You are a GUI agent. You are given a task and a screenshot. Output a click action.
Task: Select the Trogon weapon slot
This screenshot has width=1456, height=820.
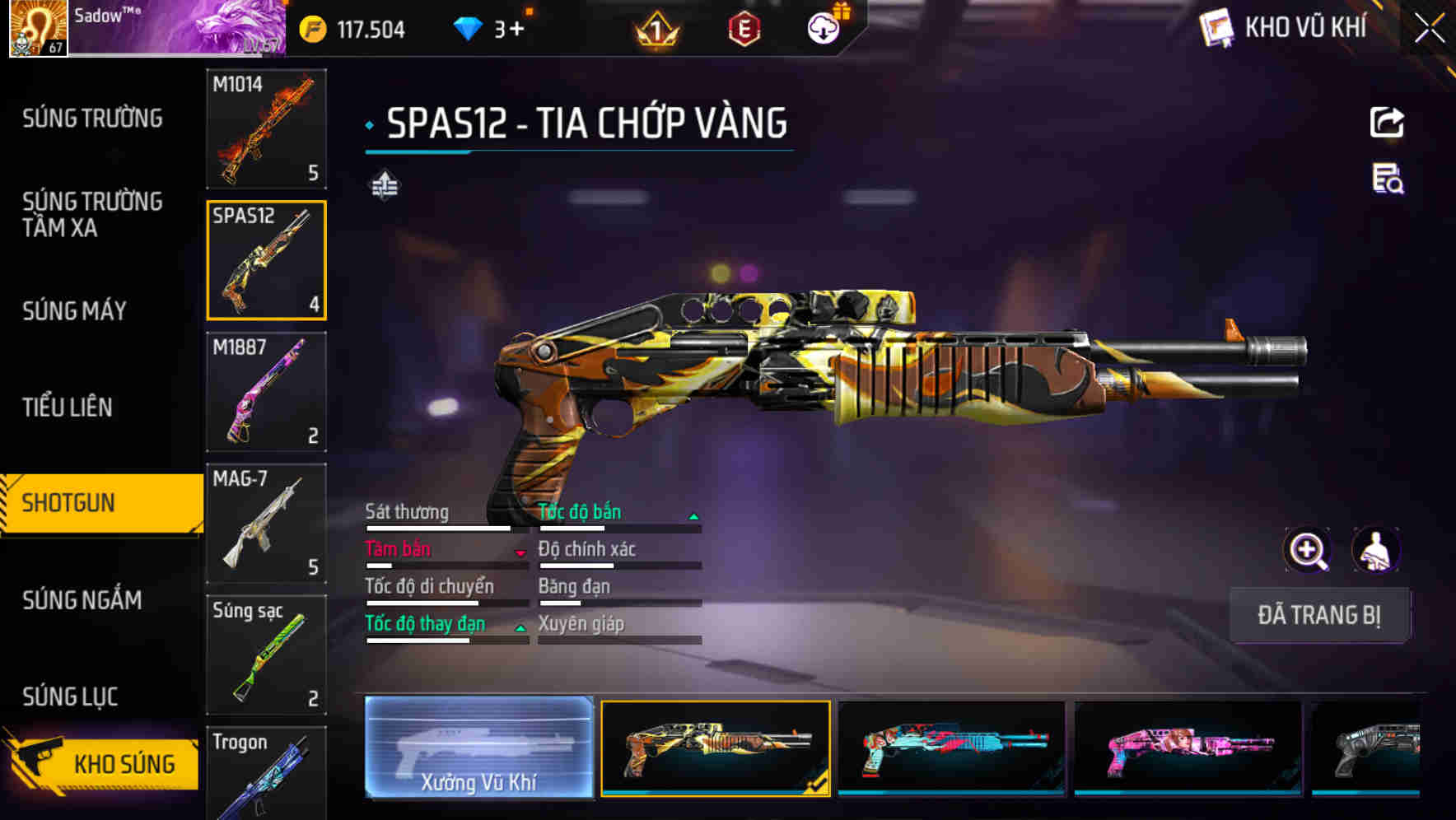[x=266, y=774]
